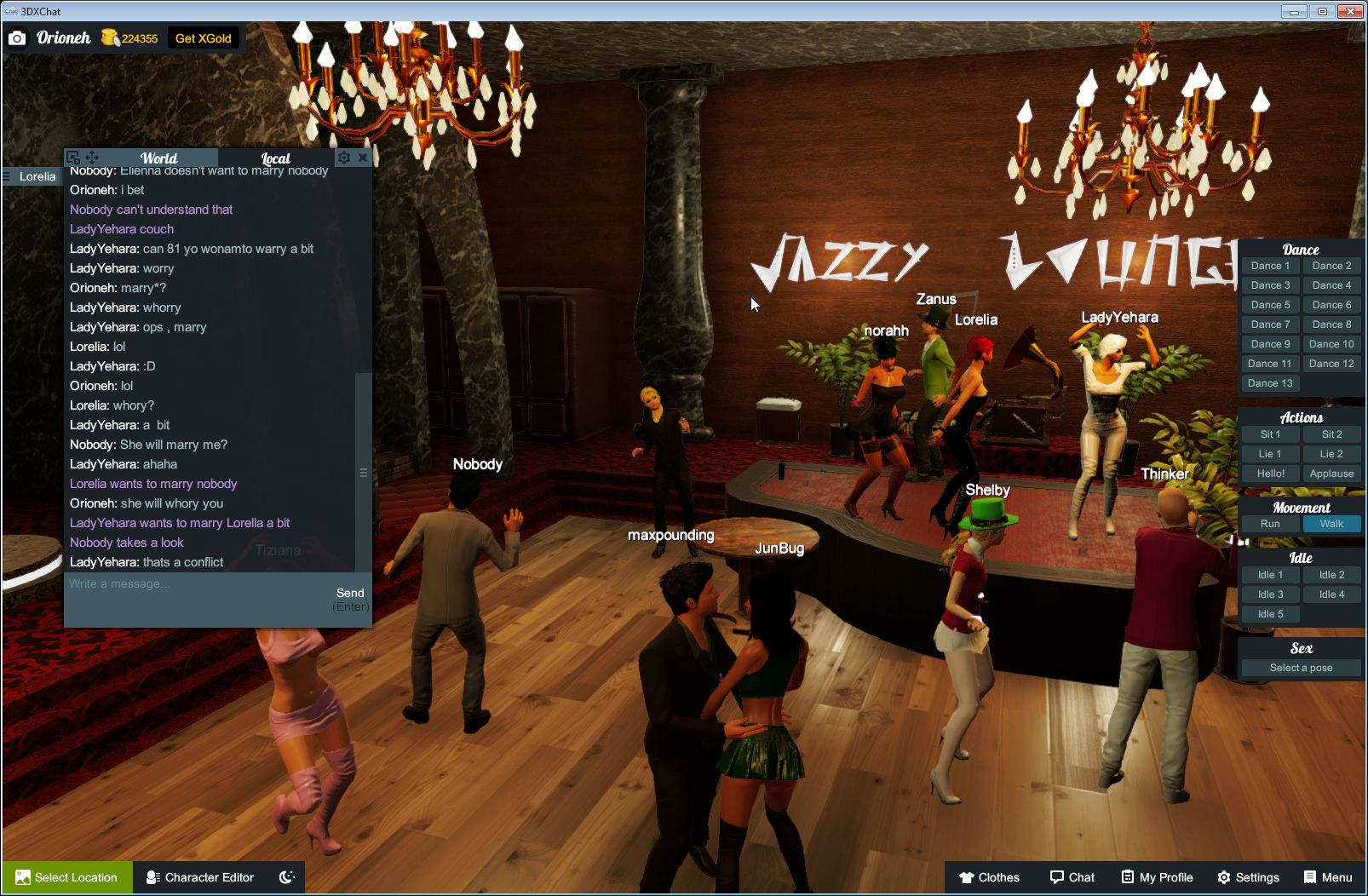
Task: Open the Clothes panel
Action: click(991, 877)
